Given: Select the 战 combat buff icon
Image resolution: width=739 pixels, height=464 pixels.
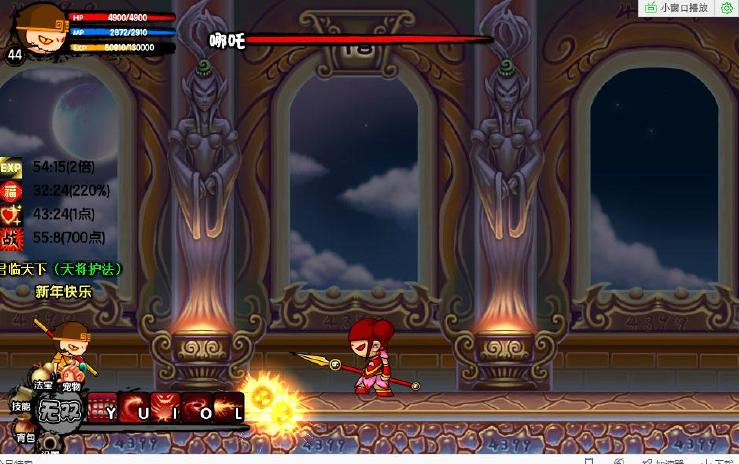Looking at the screenshot, I should point(11,238).
